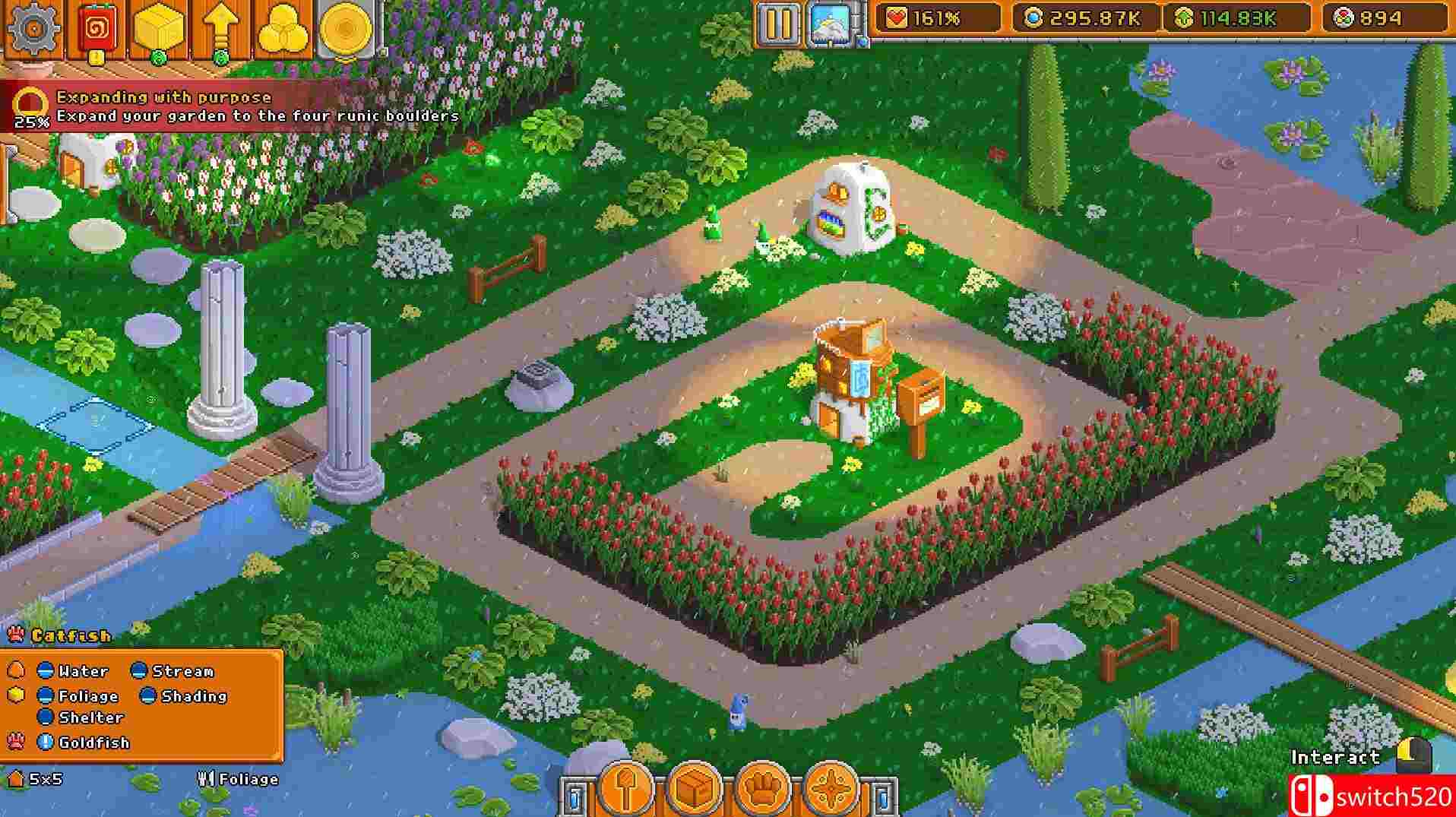Open the minimap picture panel
1456x817 pixels.
(832, 21)
